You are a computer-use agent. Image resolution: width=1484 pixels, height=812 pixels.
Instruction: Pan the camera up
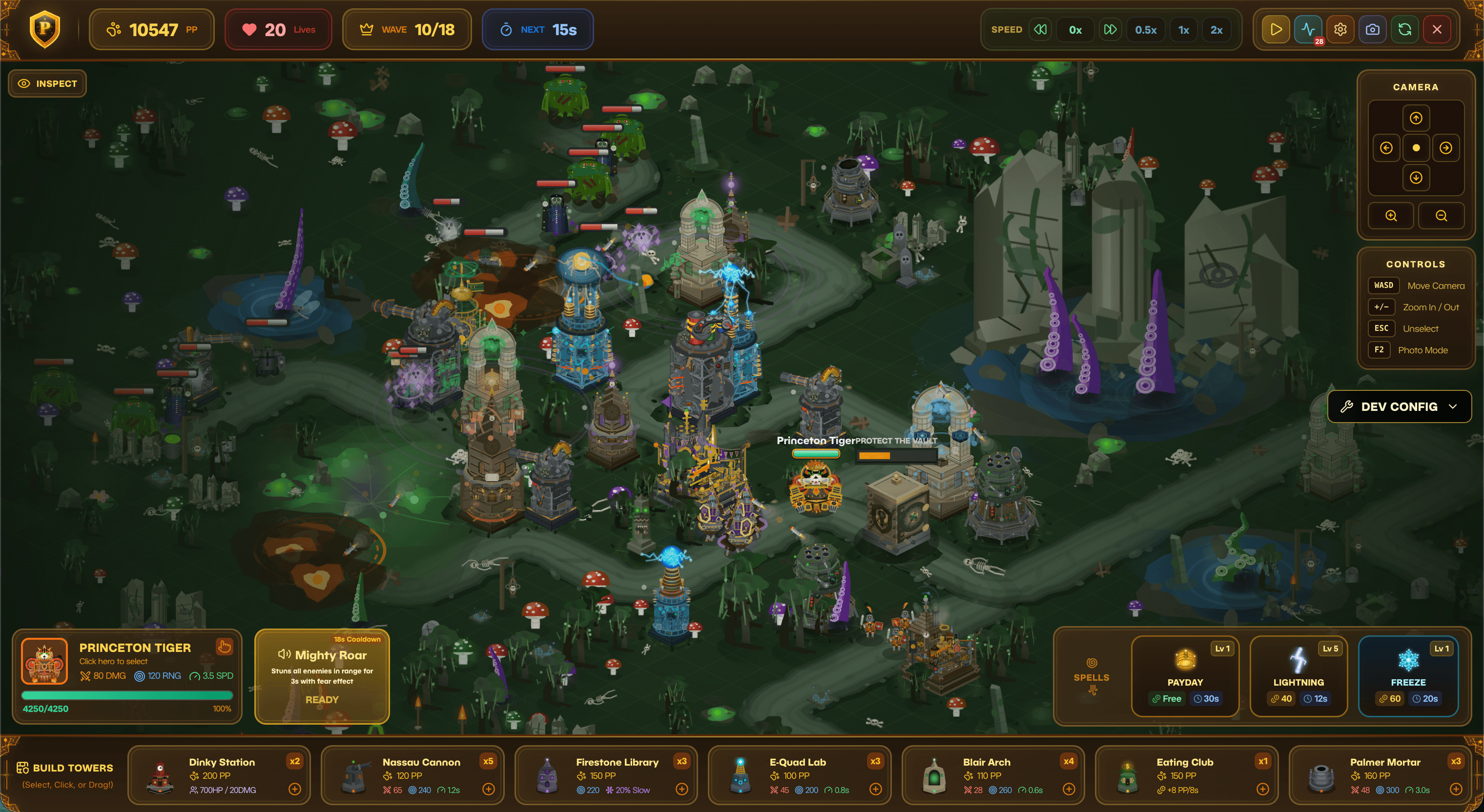pyautogui.click(x=1416, y=118)
